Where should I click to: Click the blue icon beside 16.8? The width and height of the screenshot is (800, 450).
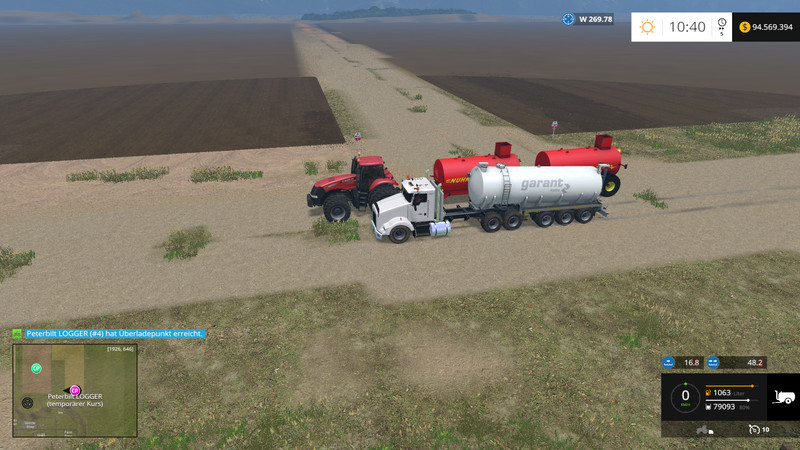tap(670, 362)
